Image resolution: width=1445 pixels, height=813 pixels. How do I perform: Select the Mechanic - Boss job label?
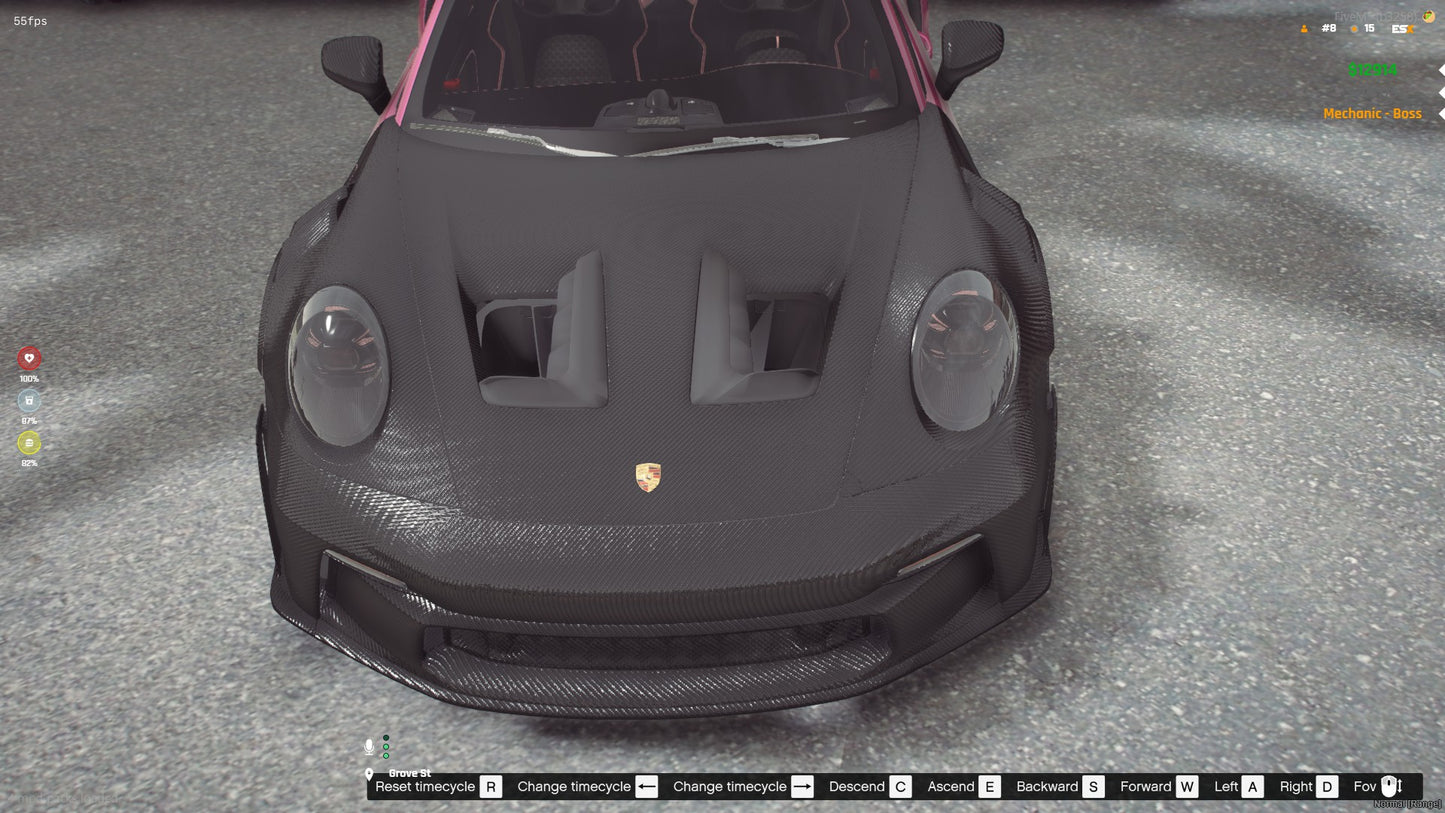click(x=1373, y=113)
